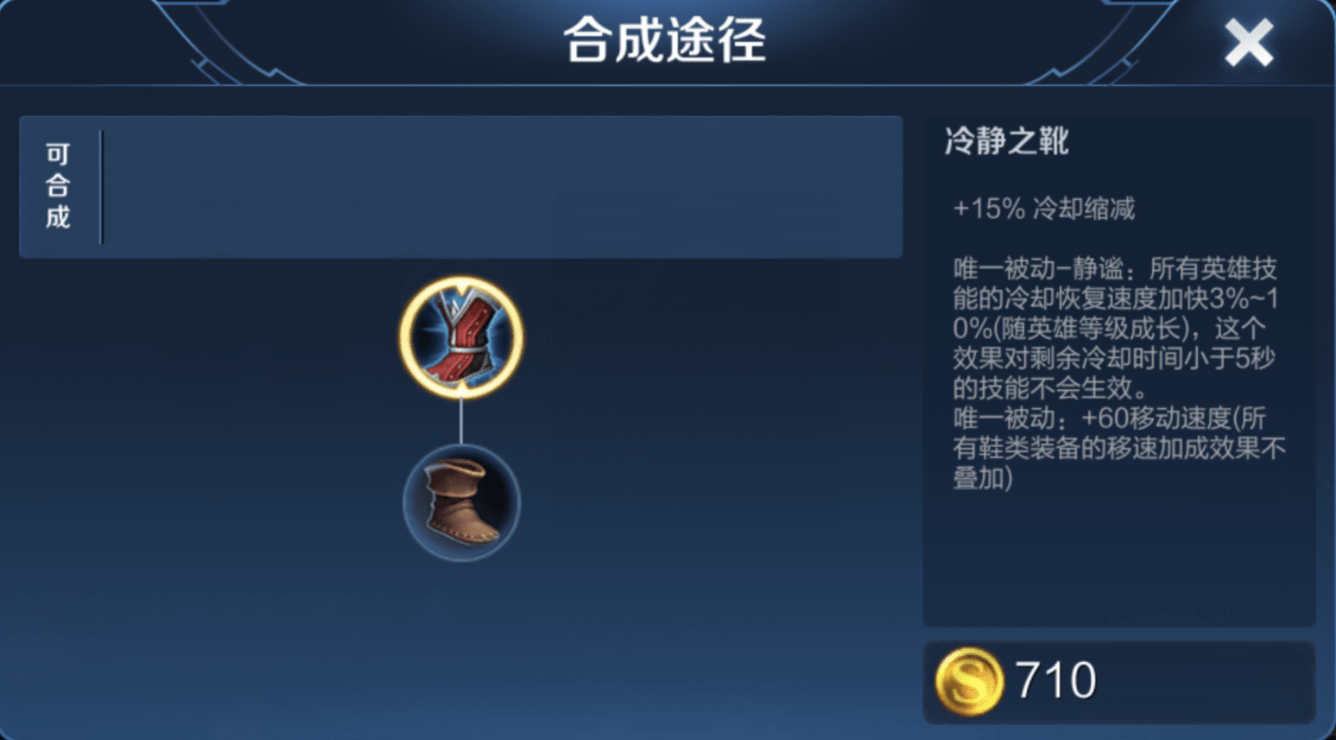
Task: Switch to the 可合成 tab
Action: click(56, 186)
